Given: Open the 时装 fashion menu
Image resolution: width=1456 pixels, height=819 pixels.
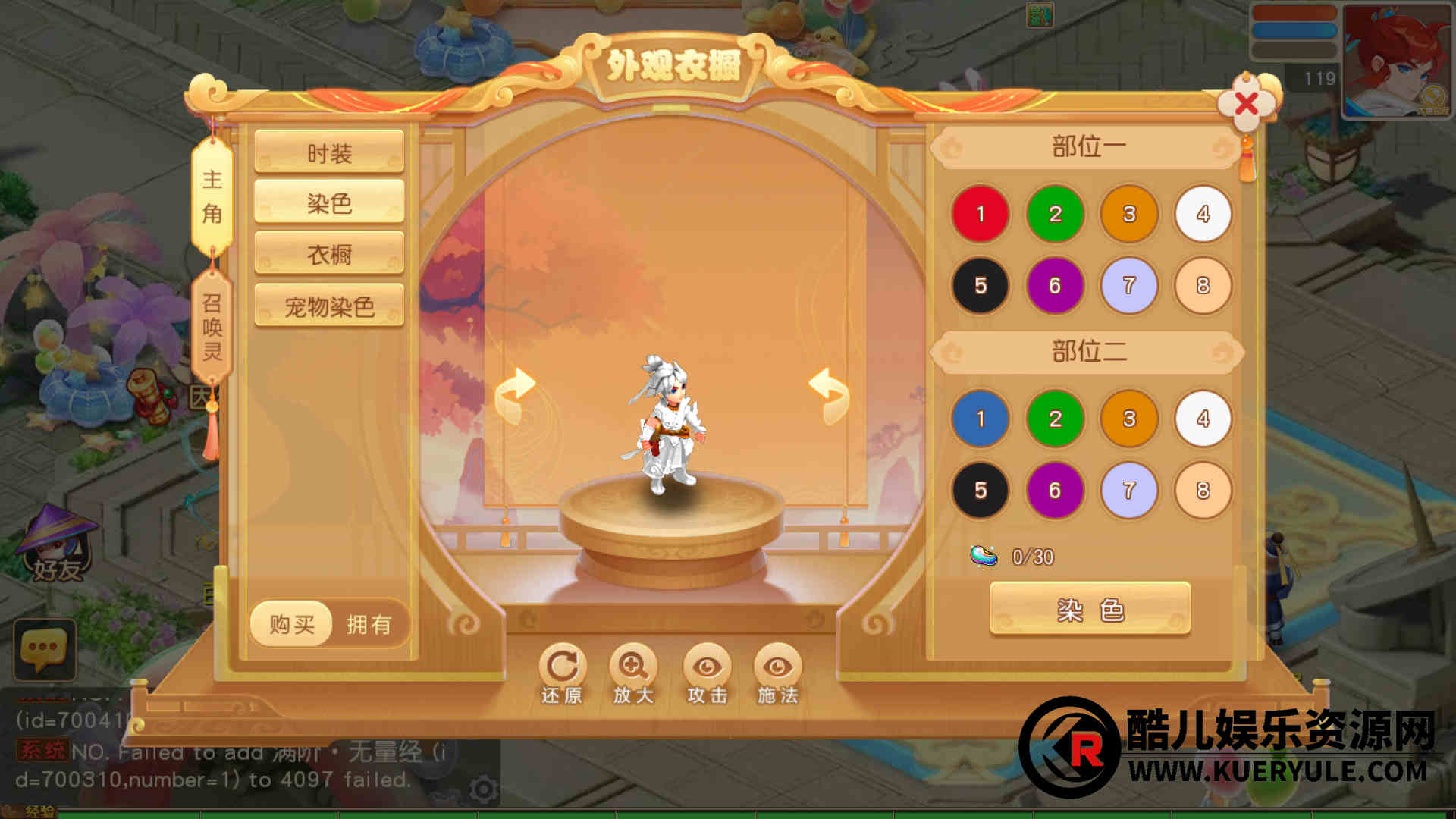Looking at the screenshot, I should (329, 153).
